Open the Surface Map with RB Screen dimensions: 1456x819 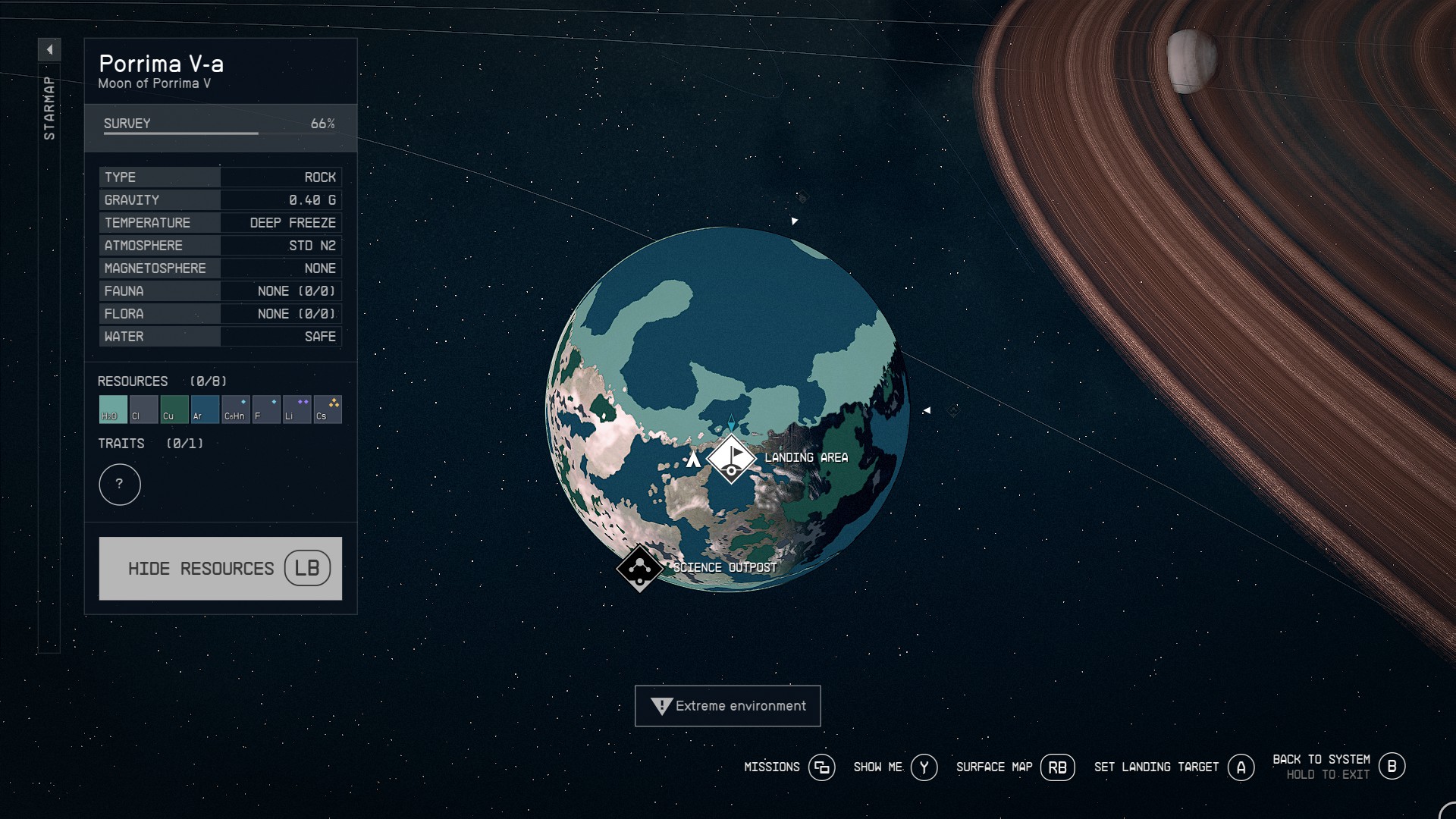pyautogui.click(x=1059, y=767)
